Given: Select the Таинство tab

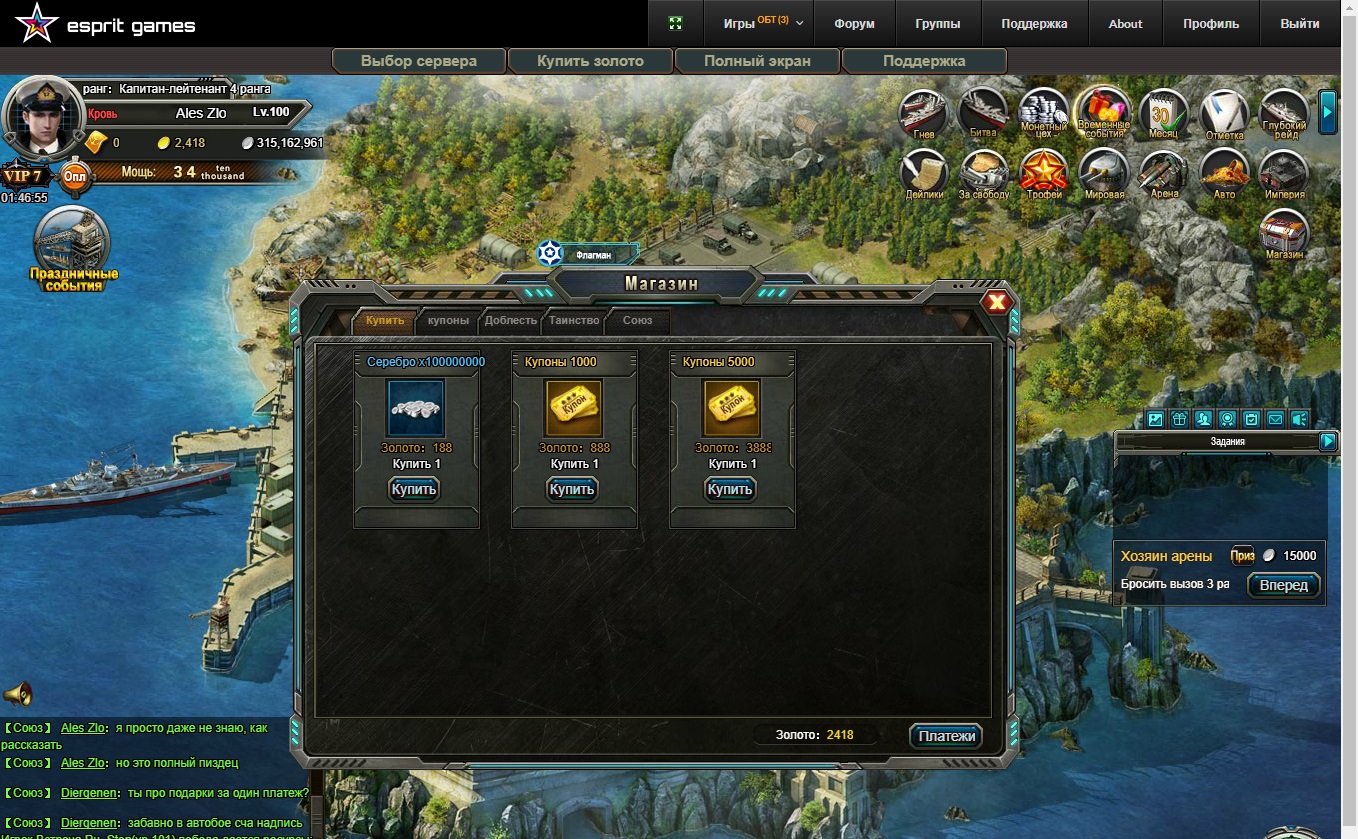Looking at the screenshot, I should click(x=574, y=321).
